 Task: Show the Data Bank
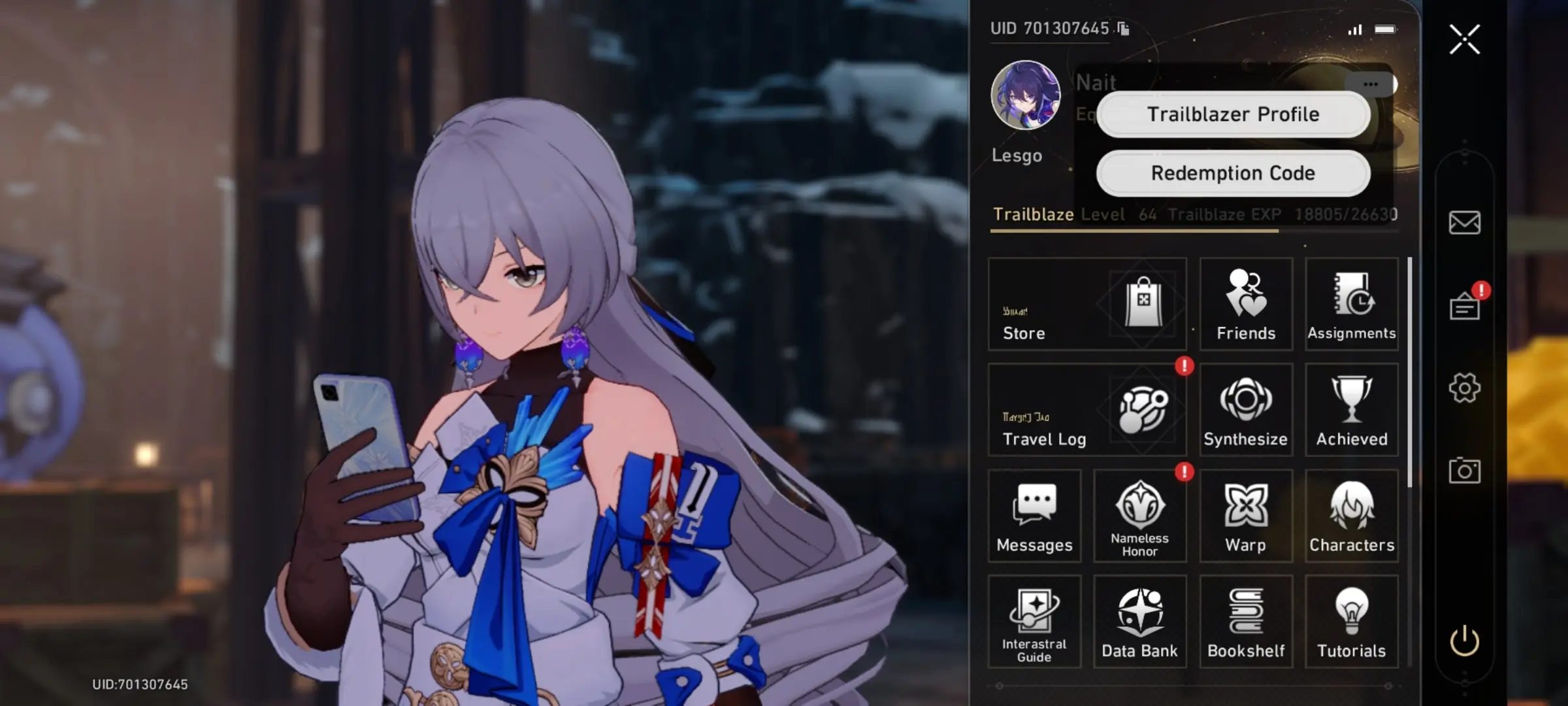pyautogui.click(x=1140, y=622)
